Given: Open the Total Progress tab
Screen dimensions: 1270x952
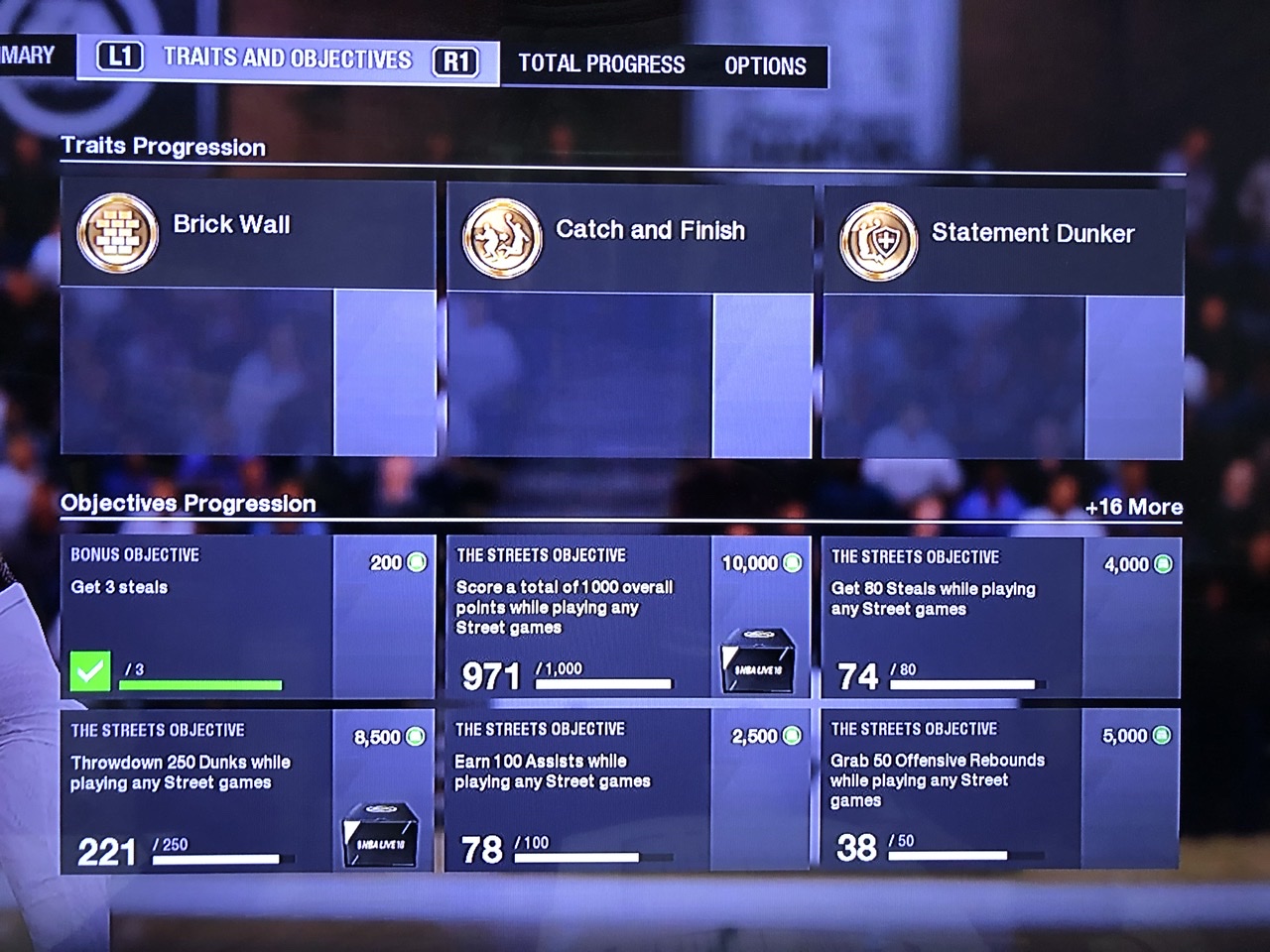Looking at the screenshot, I should [601, 64].
